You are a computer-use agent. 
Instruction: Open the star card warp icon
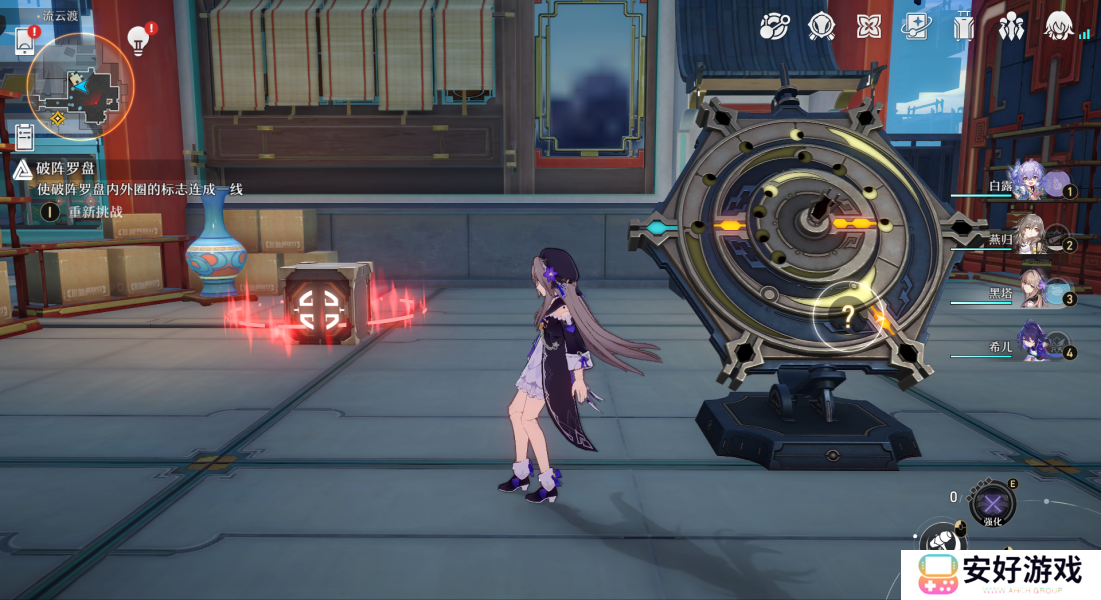pyautogui.click(x=916, y=26)
